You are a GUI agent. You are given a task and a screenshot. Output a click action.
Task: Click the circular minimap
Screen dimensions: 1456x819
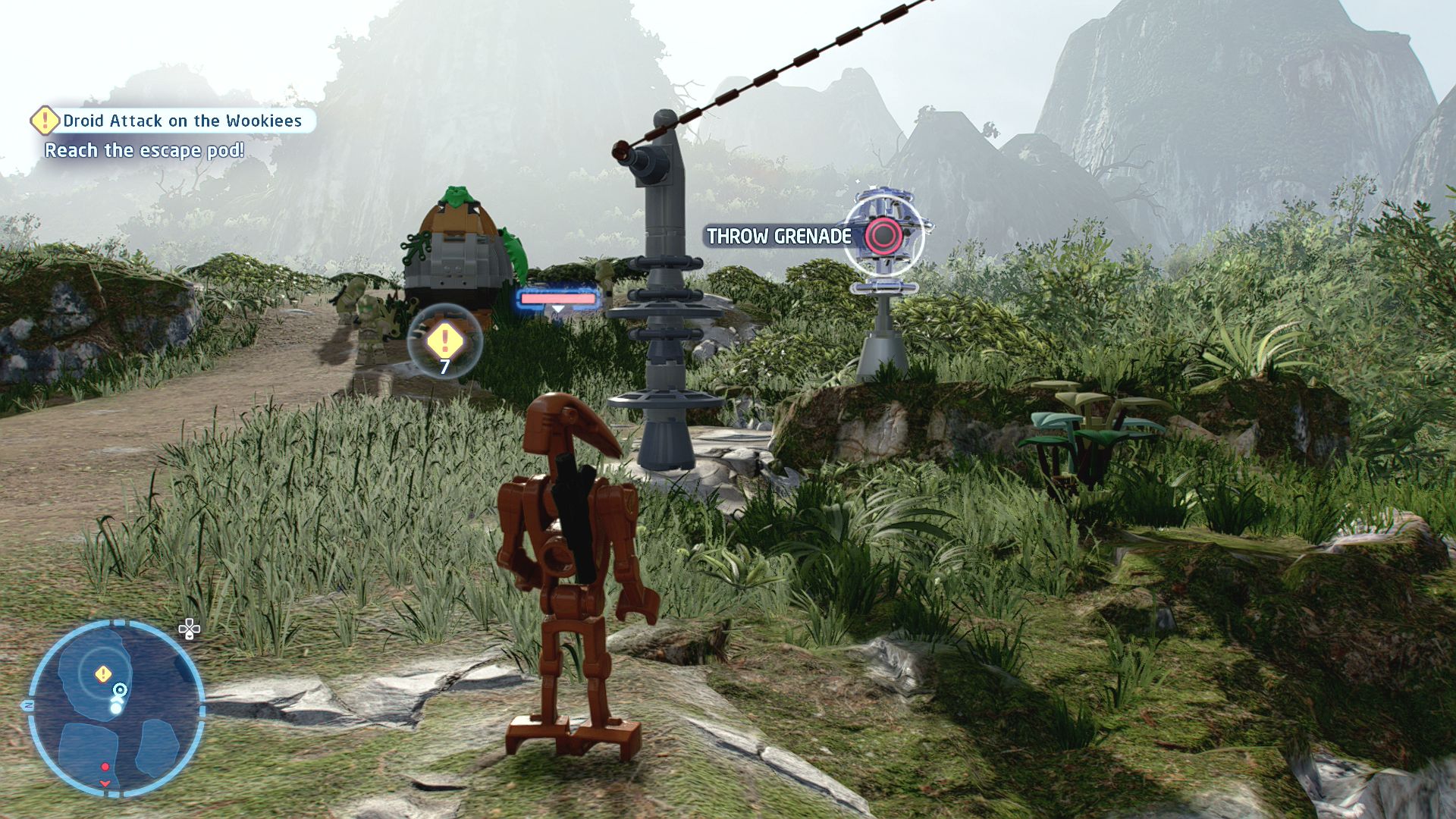click(x=116, y=708)
